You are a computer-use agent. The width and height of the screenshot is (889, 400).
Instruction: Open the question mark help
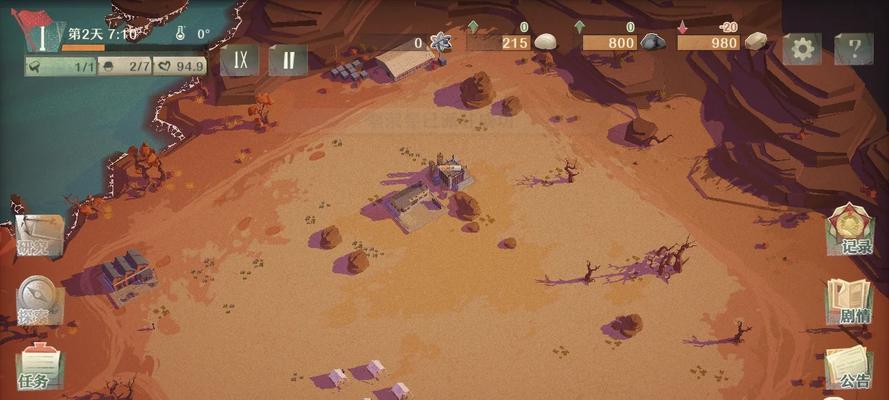(853, 47)
